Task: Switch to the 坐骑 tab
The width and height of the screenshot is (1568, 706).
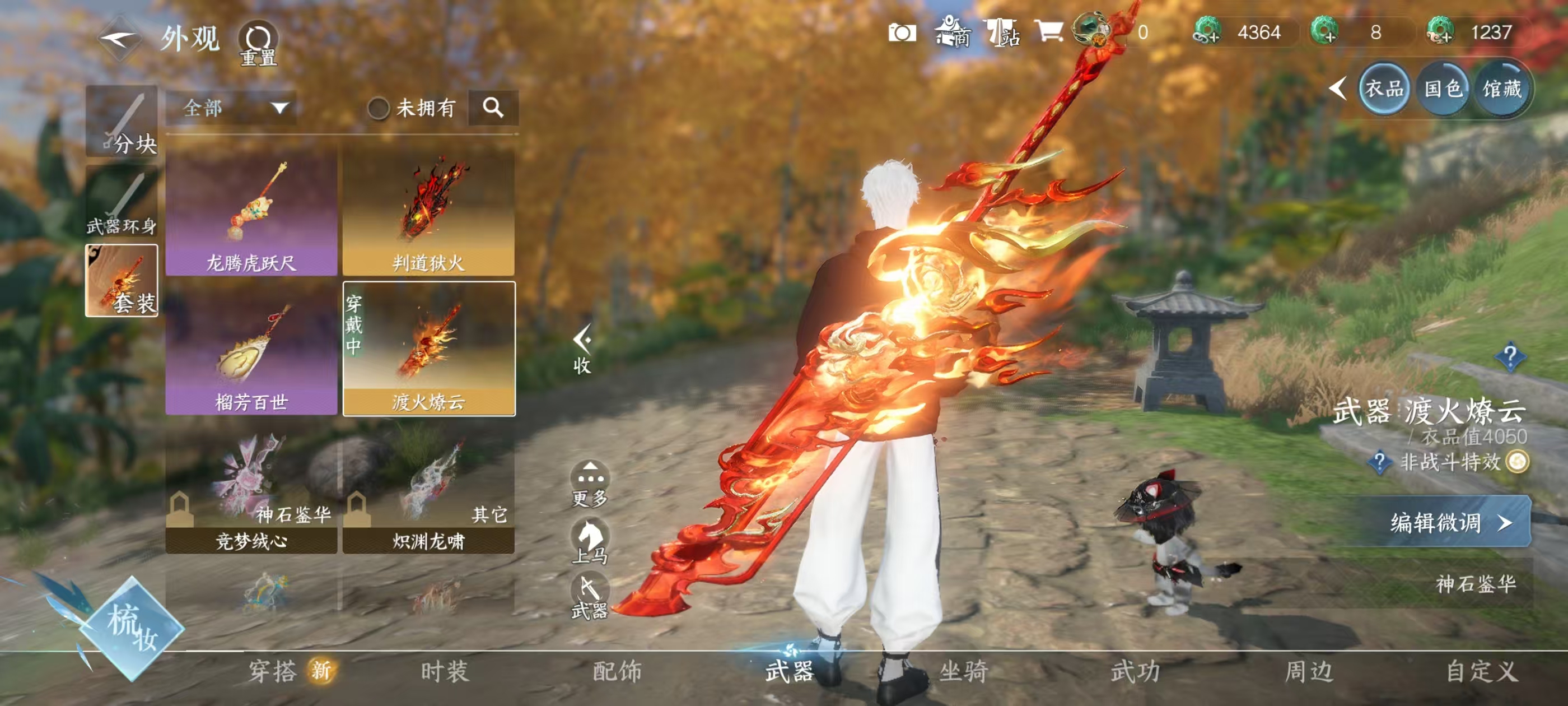Action: click(964, 671)
